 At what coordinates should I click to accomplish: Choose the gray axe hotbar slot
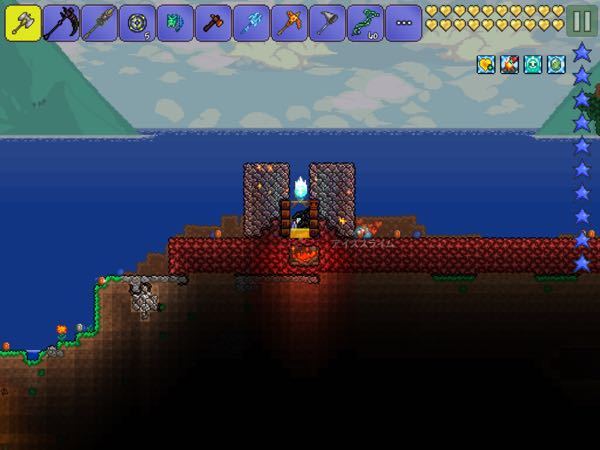coord(327,22)
